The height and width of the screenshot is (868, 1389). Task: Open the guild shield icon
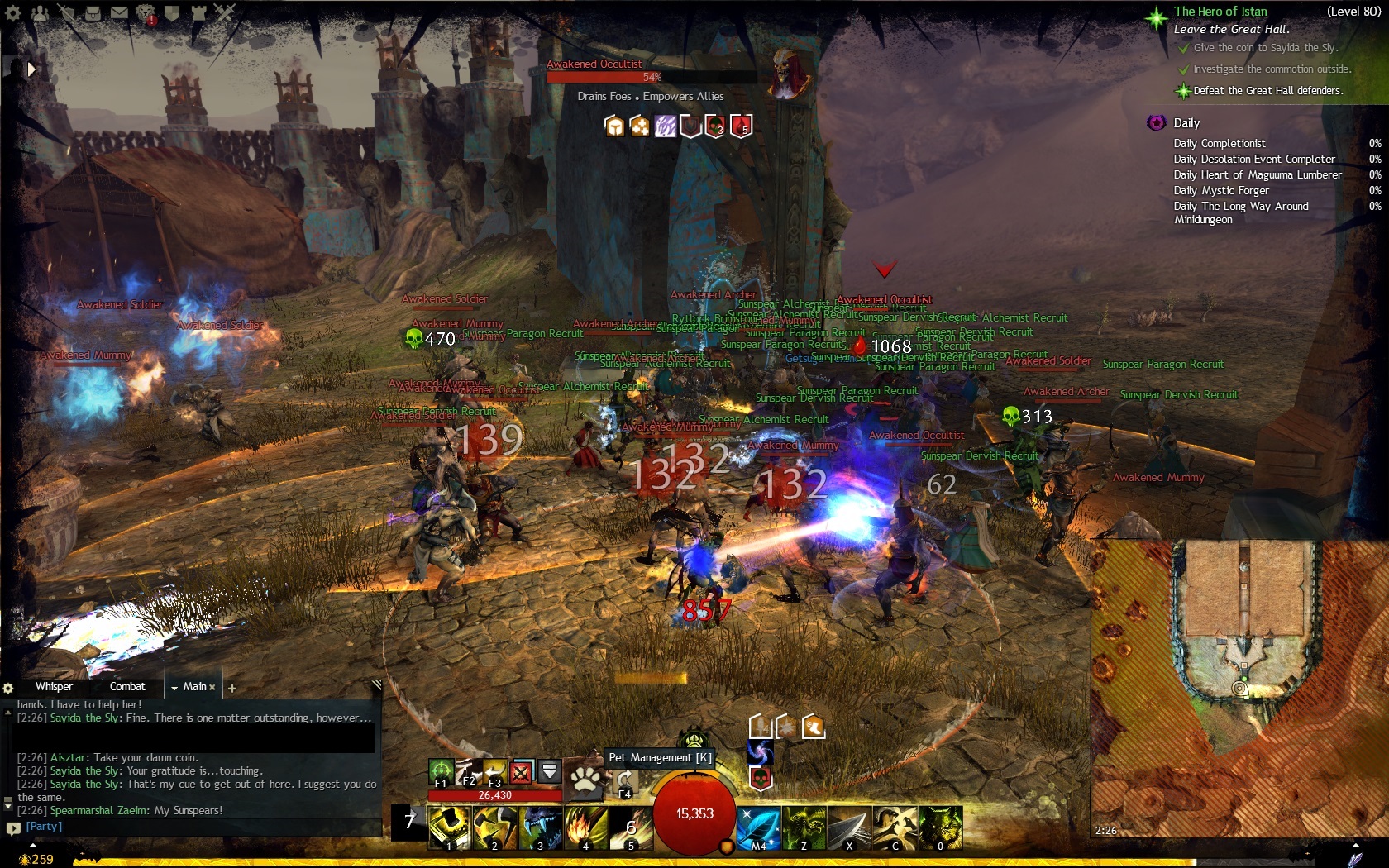click(172, 13)
